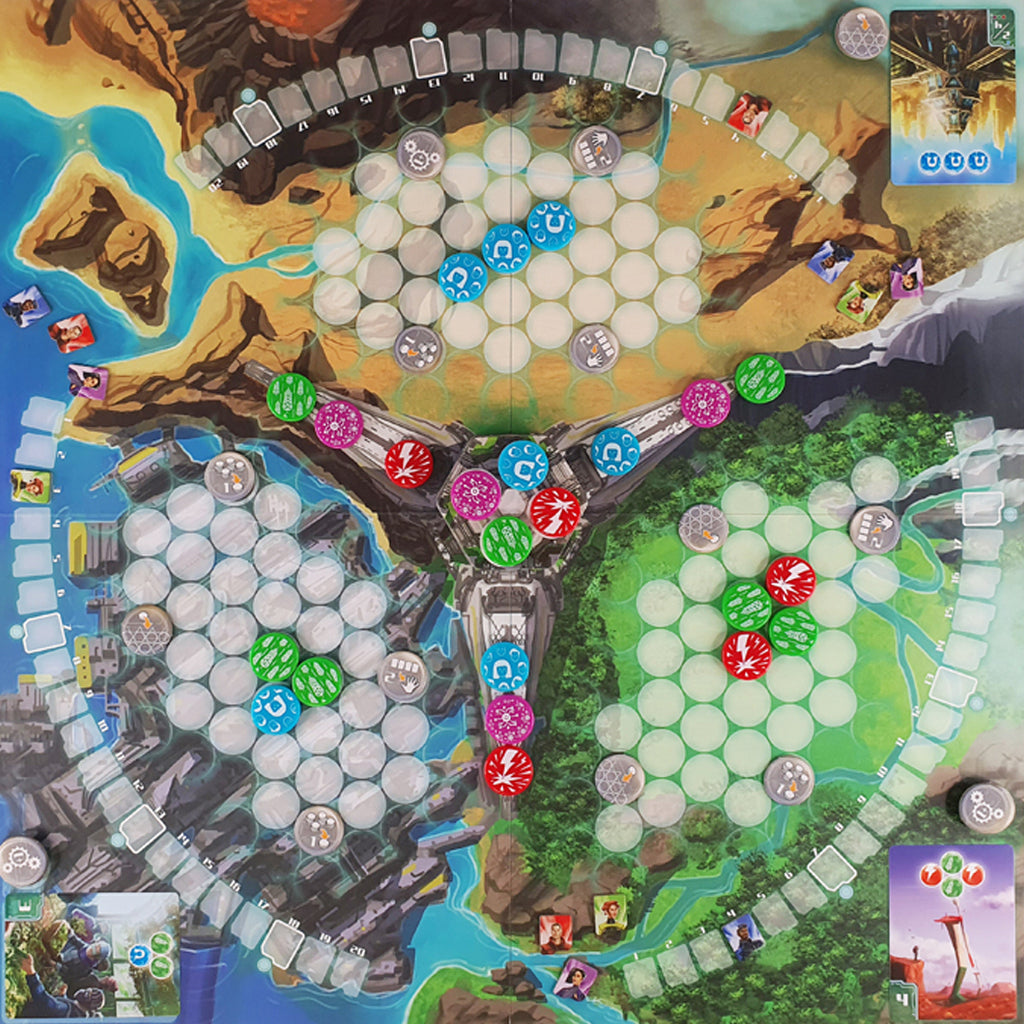Pick the green token at the right wing tip

pyautogui.click(x=760, y=379)
